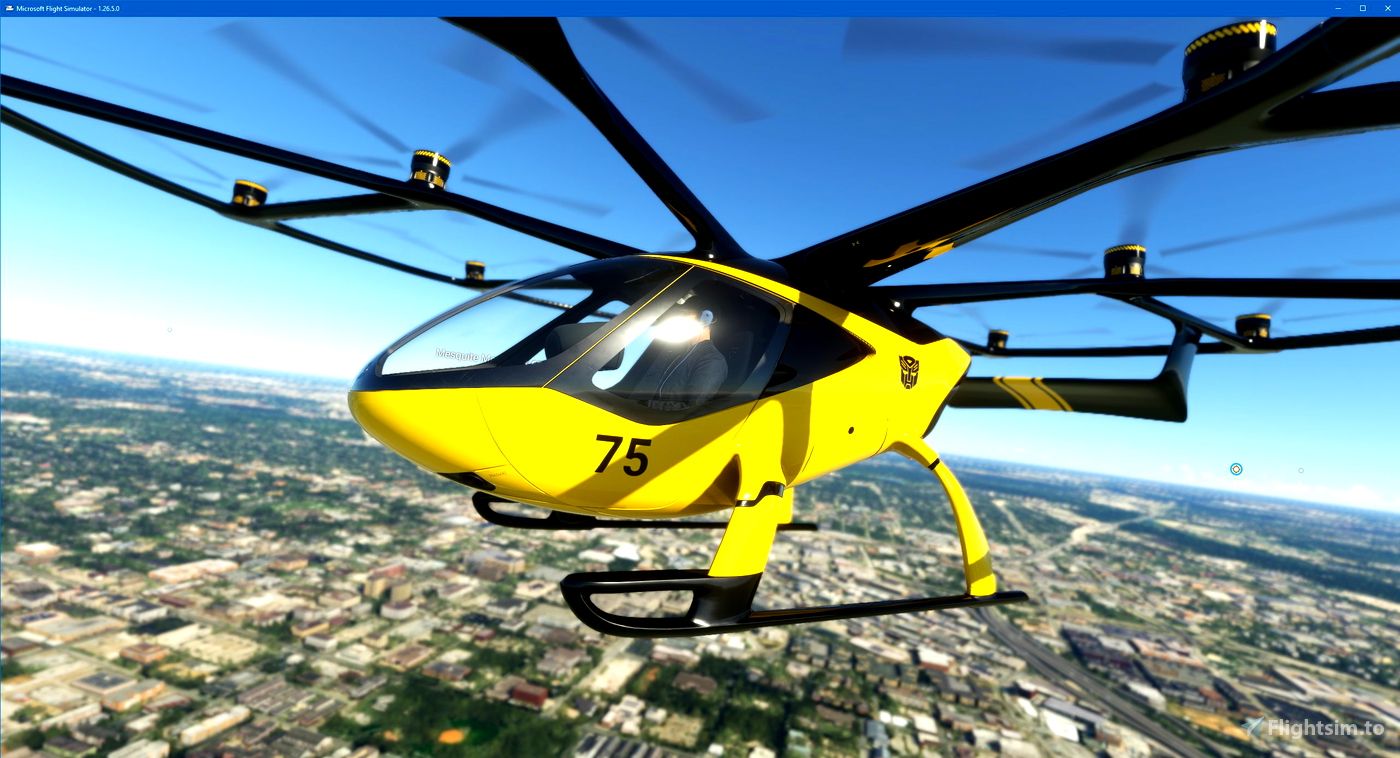Maximize the Flight Simulator window
1400x758 pixels.
pyautogui.click(x=1362, y=8)
